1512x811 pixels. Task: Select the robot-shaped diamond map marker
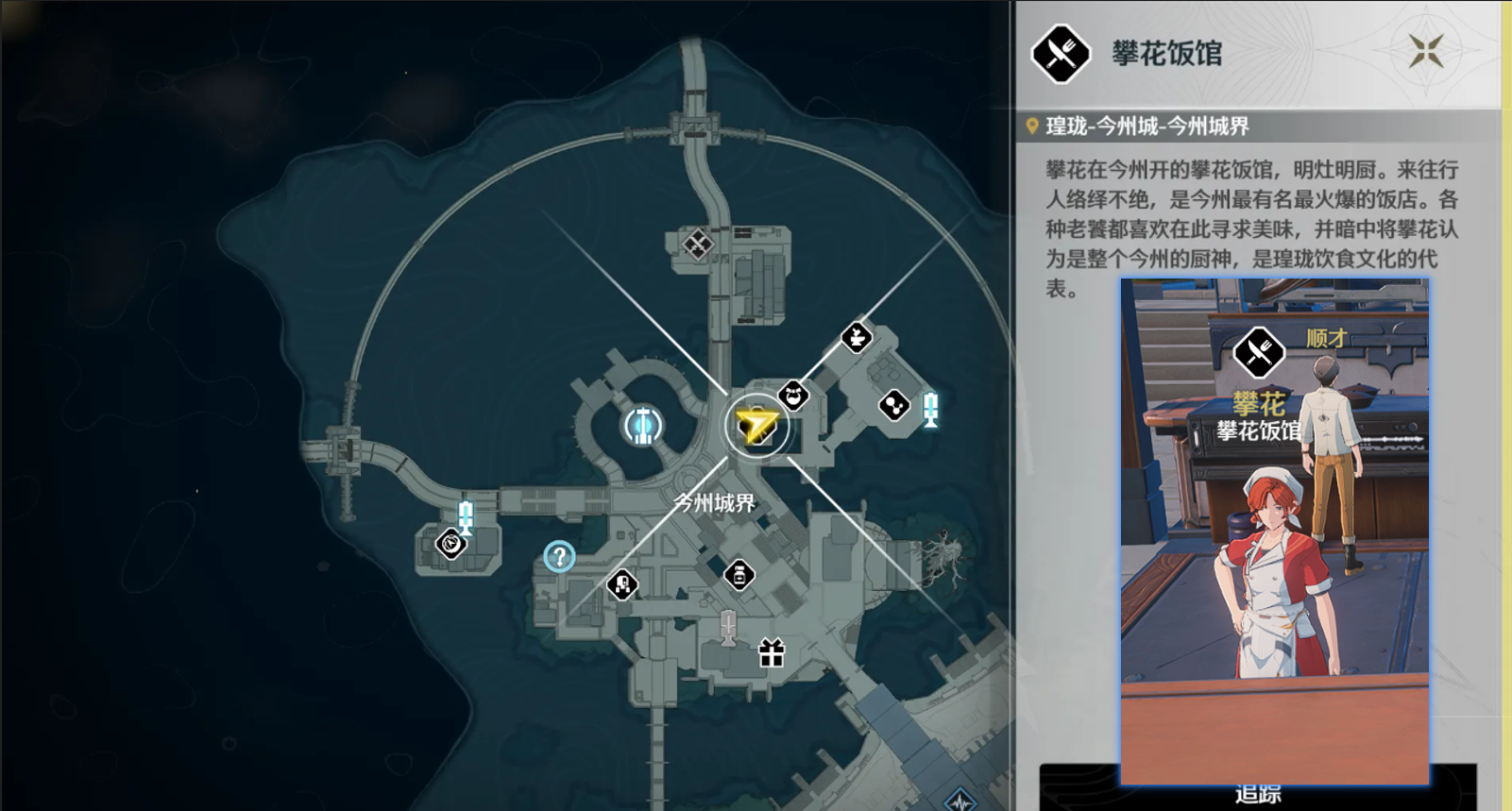click(621, 585)
